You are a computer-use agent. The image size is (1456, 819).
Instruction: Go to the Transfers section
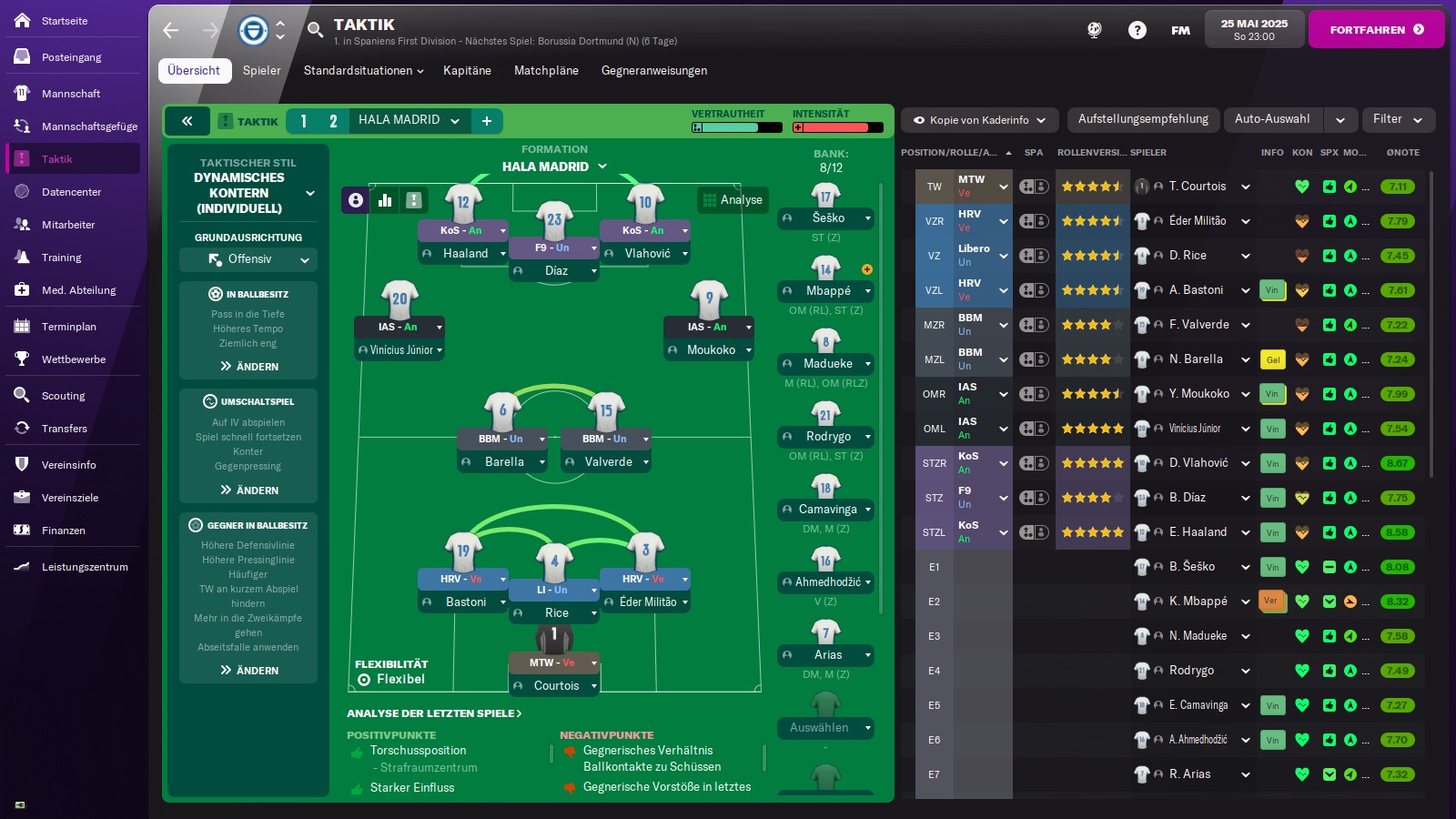[x=64, y=429]
